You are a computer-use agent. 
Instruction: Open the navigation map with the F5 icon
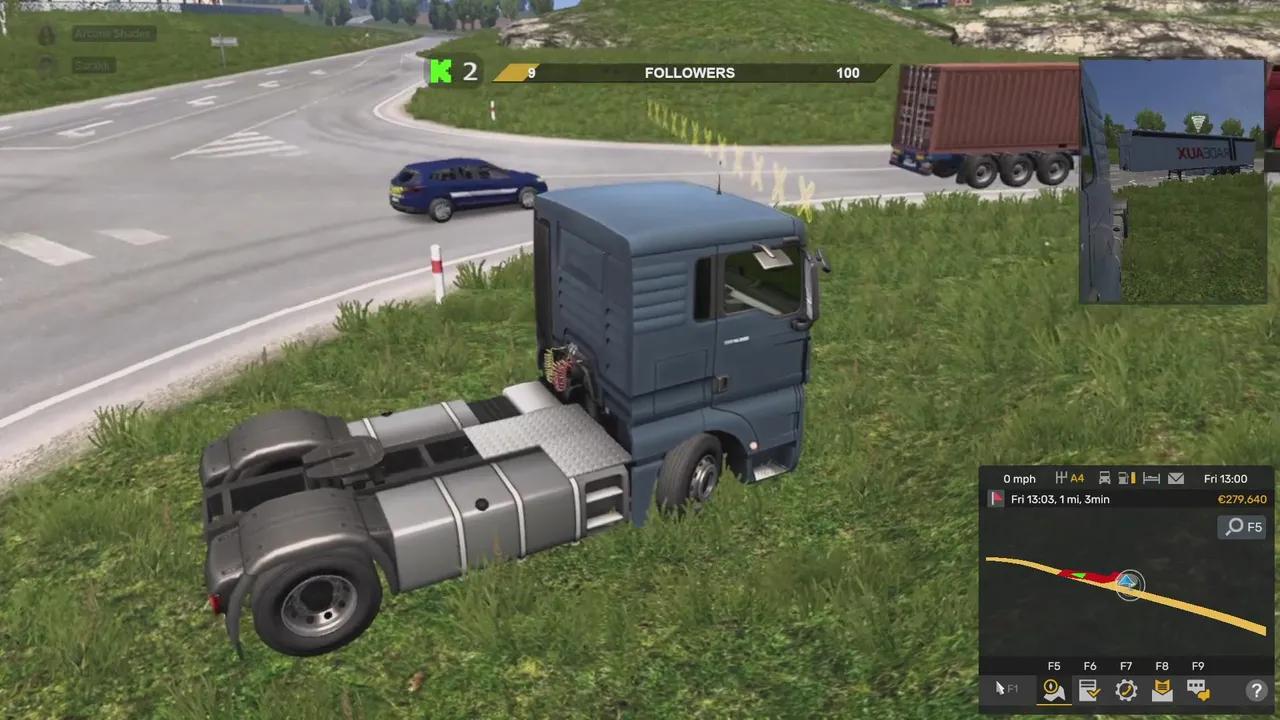[x=1053, y=690]
